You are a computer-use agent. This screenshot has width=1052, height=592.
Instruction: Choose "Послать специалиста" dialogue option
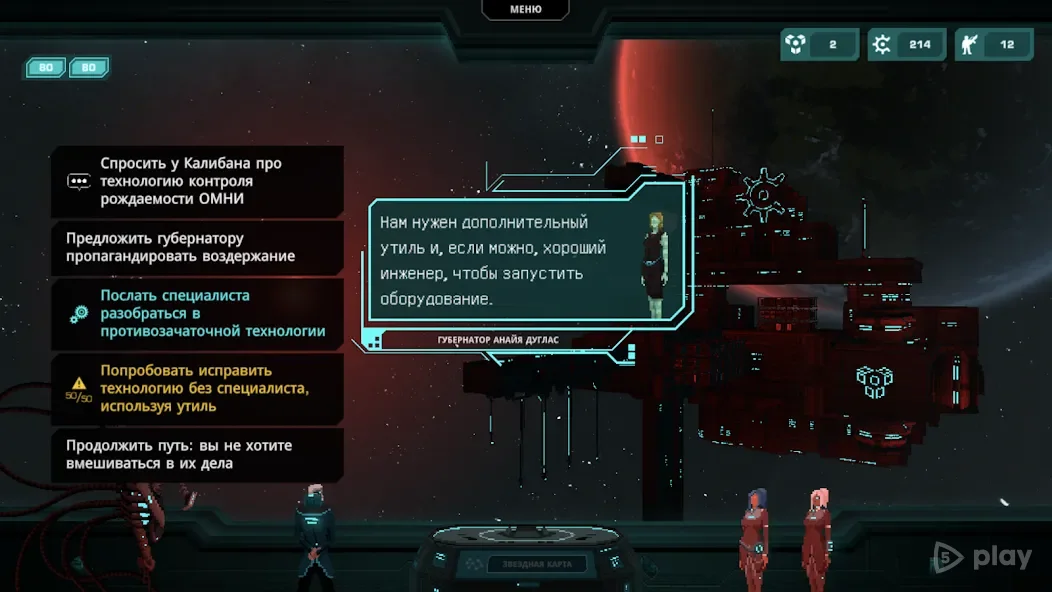click(197, 314)
